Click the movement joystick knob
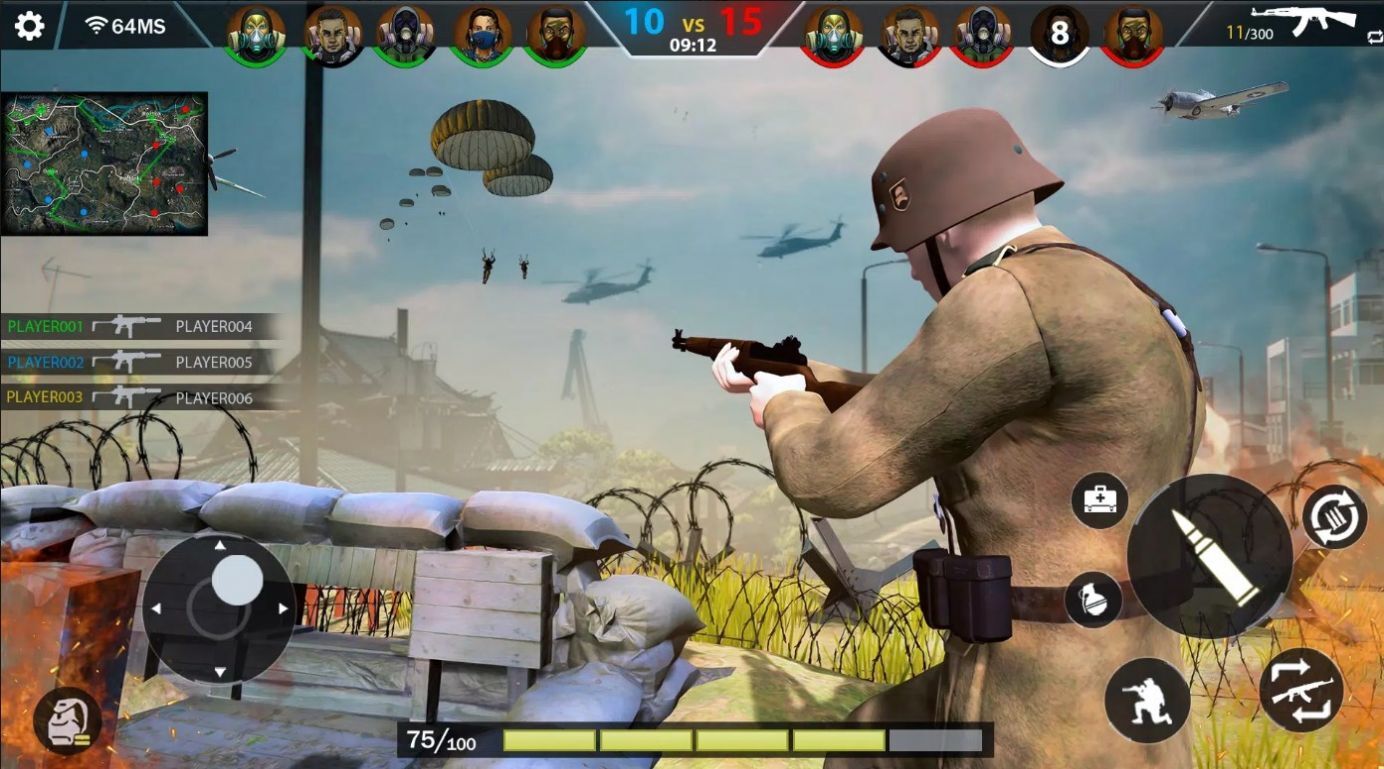Viewport: 1384px width, 769px height. pyautogui.click(x=238, y=580)
